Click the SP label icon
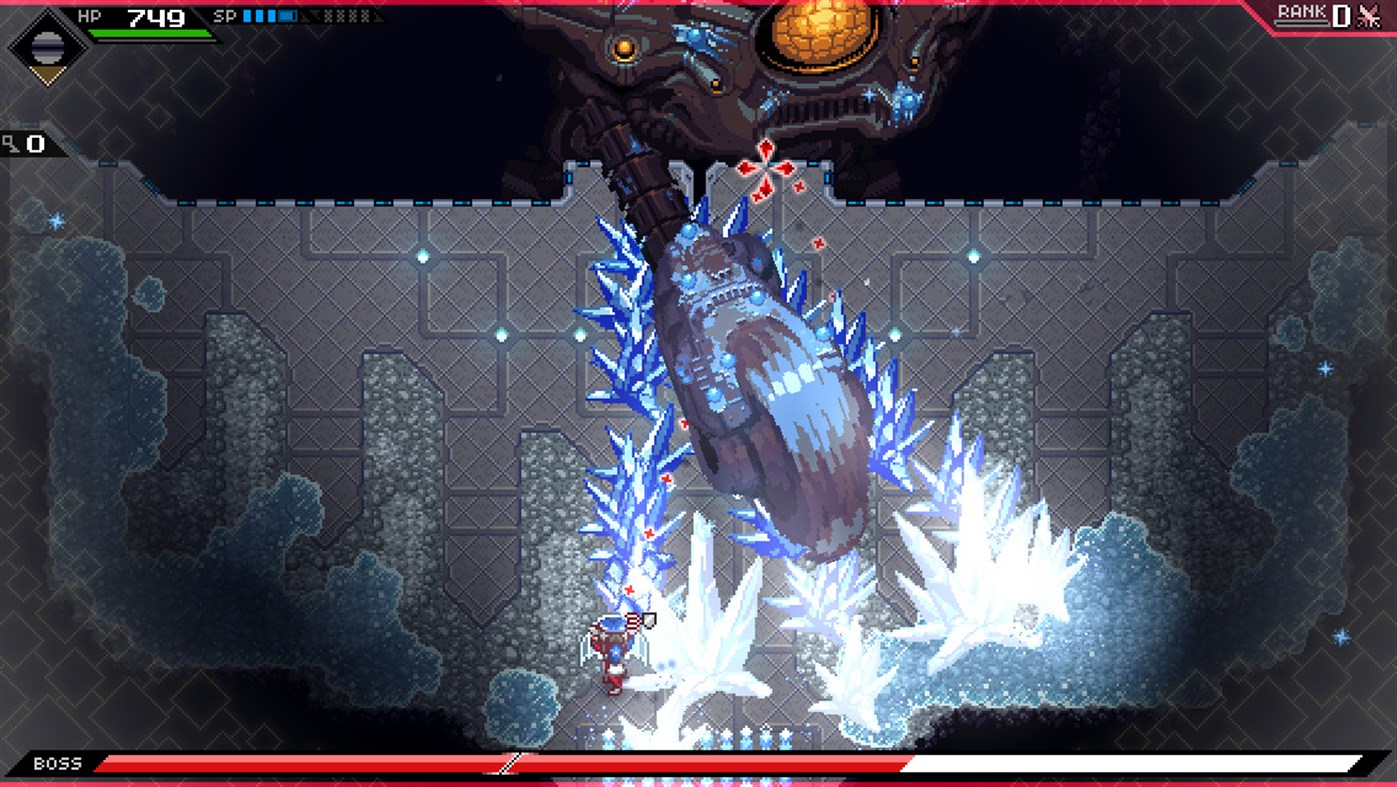This screenshot has width=1397, height=787. point(225,15)
